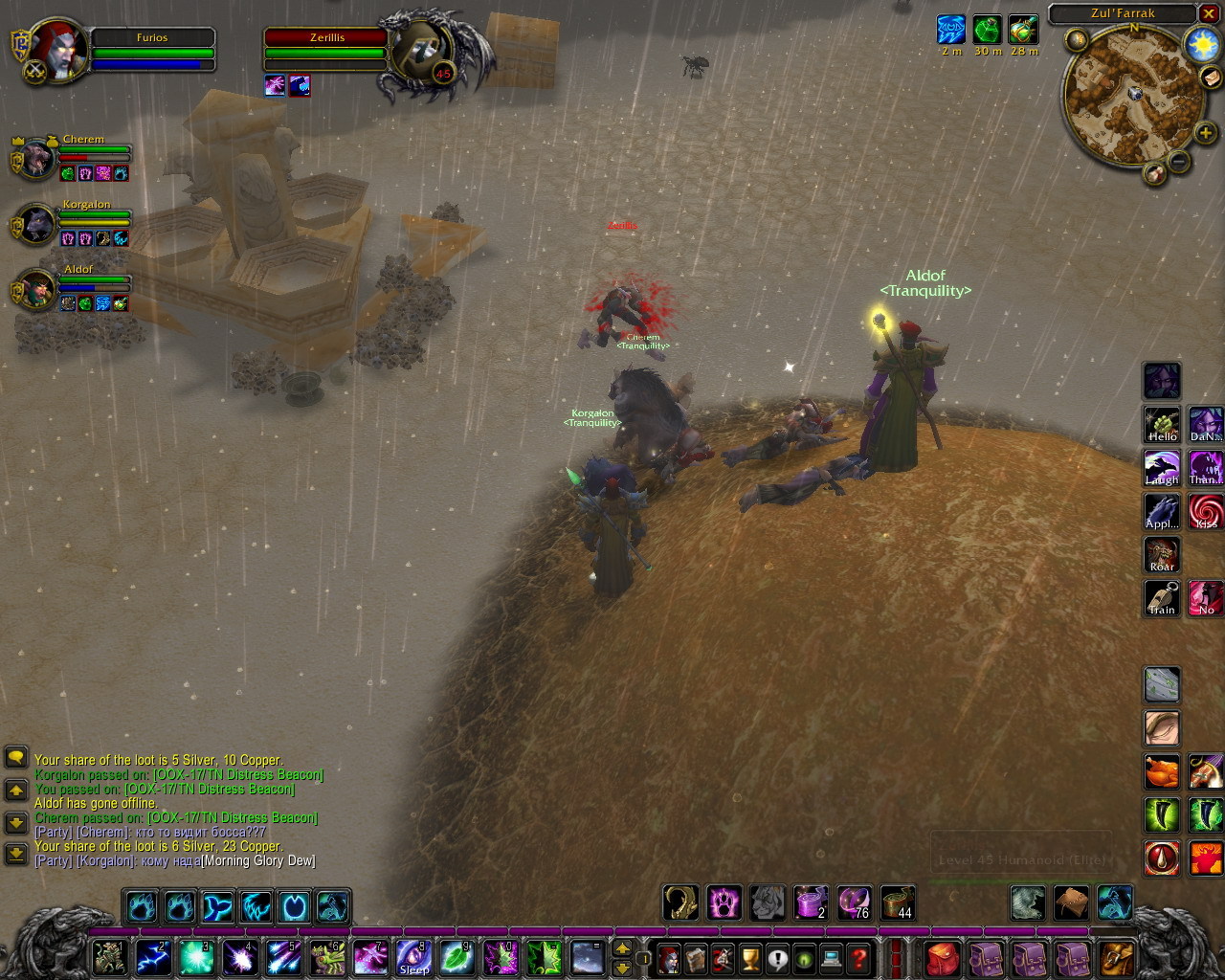Select Korgalon's party portrait

[36, 225]
